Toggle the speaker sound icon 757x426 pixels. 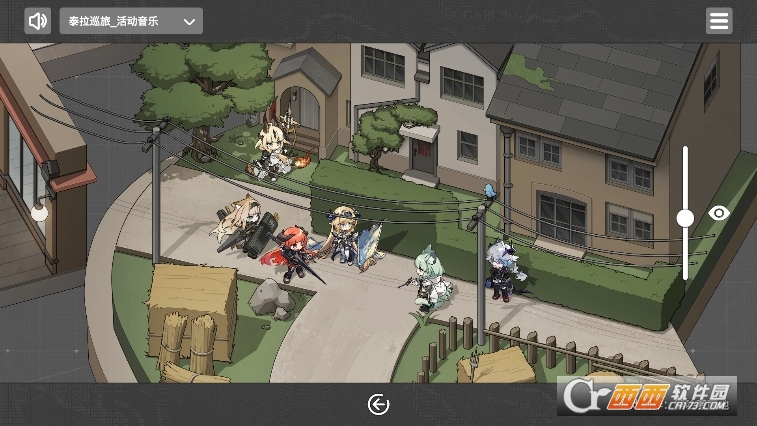(x=38, y=21)
